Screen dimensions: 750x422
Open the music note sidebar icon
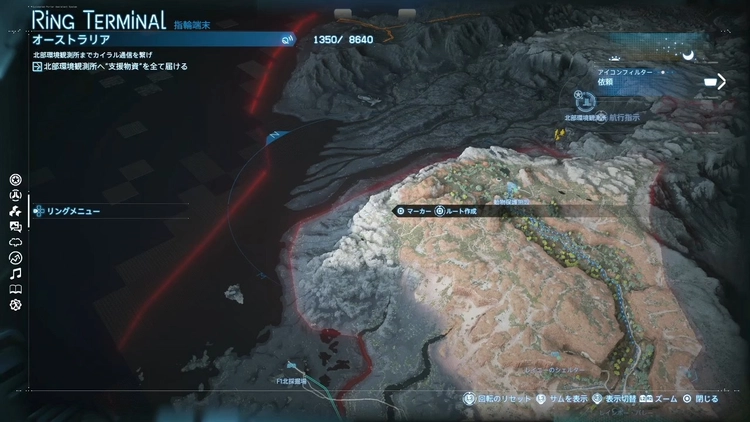click(15, 274)
